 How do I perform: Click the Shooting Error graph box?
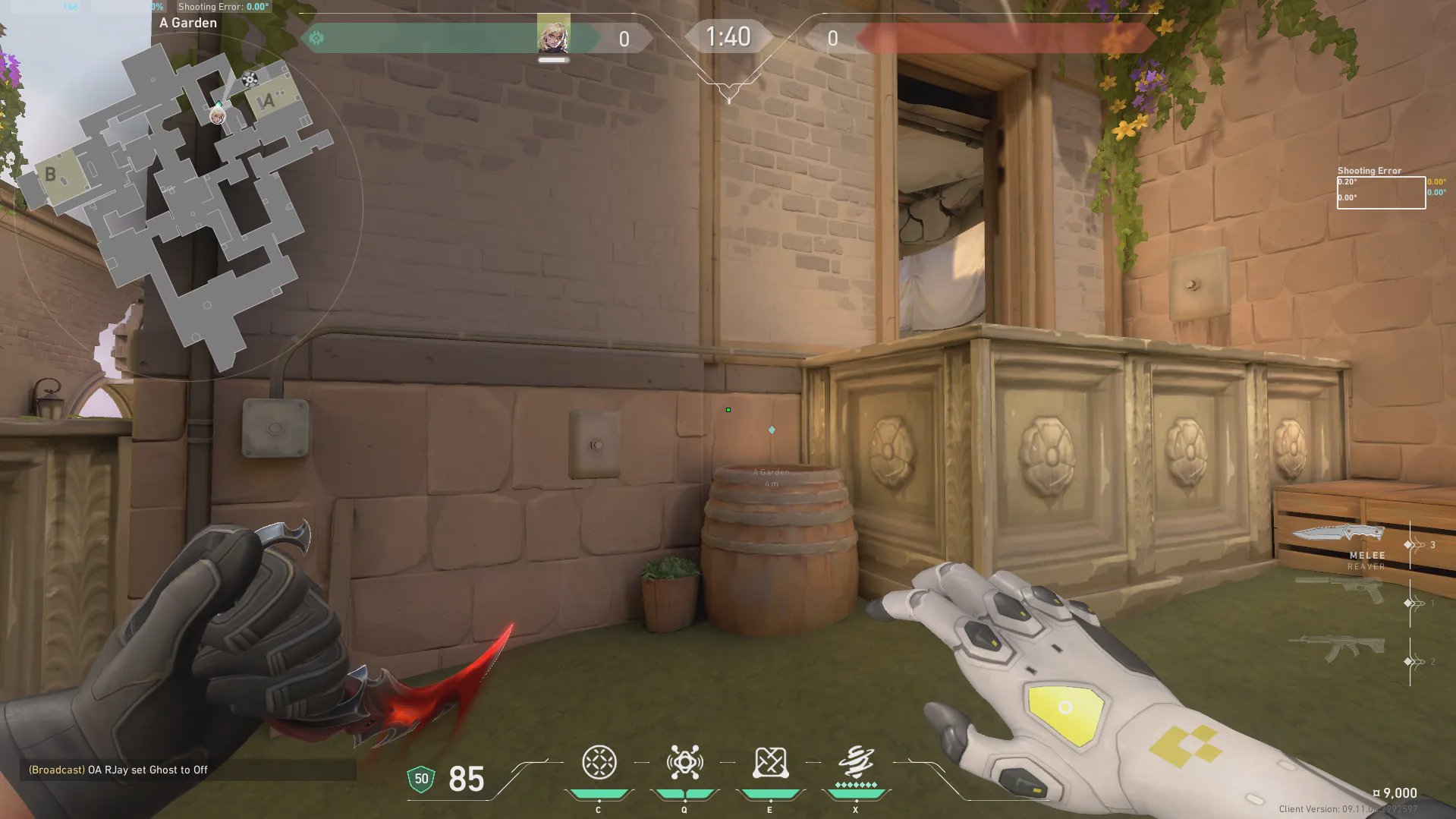click(1381, 193)
